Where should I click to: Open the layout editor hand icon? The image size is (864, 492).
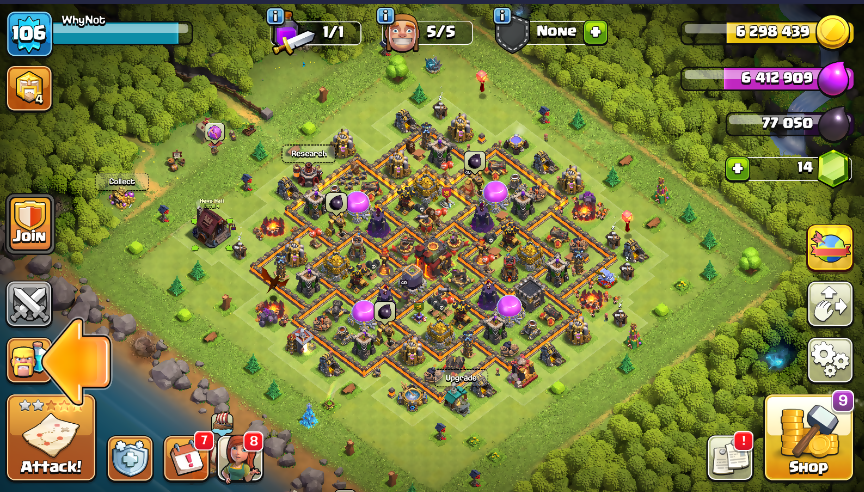point(829,304)
